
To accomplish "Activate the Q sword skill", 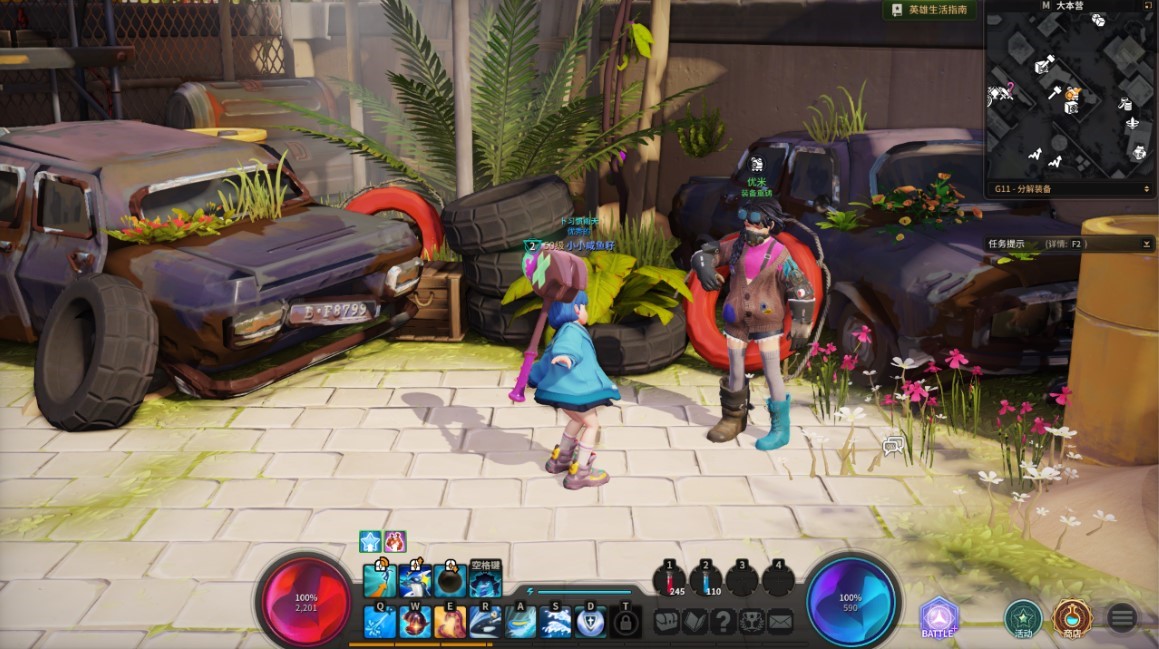I will (380, 622).
